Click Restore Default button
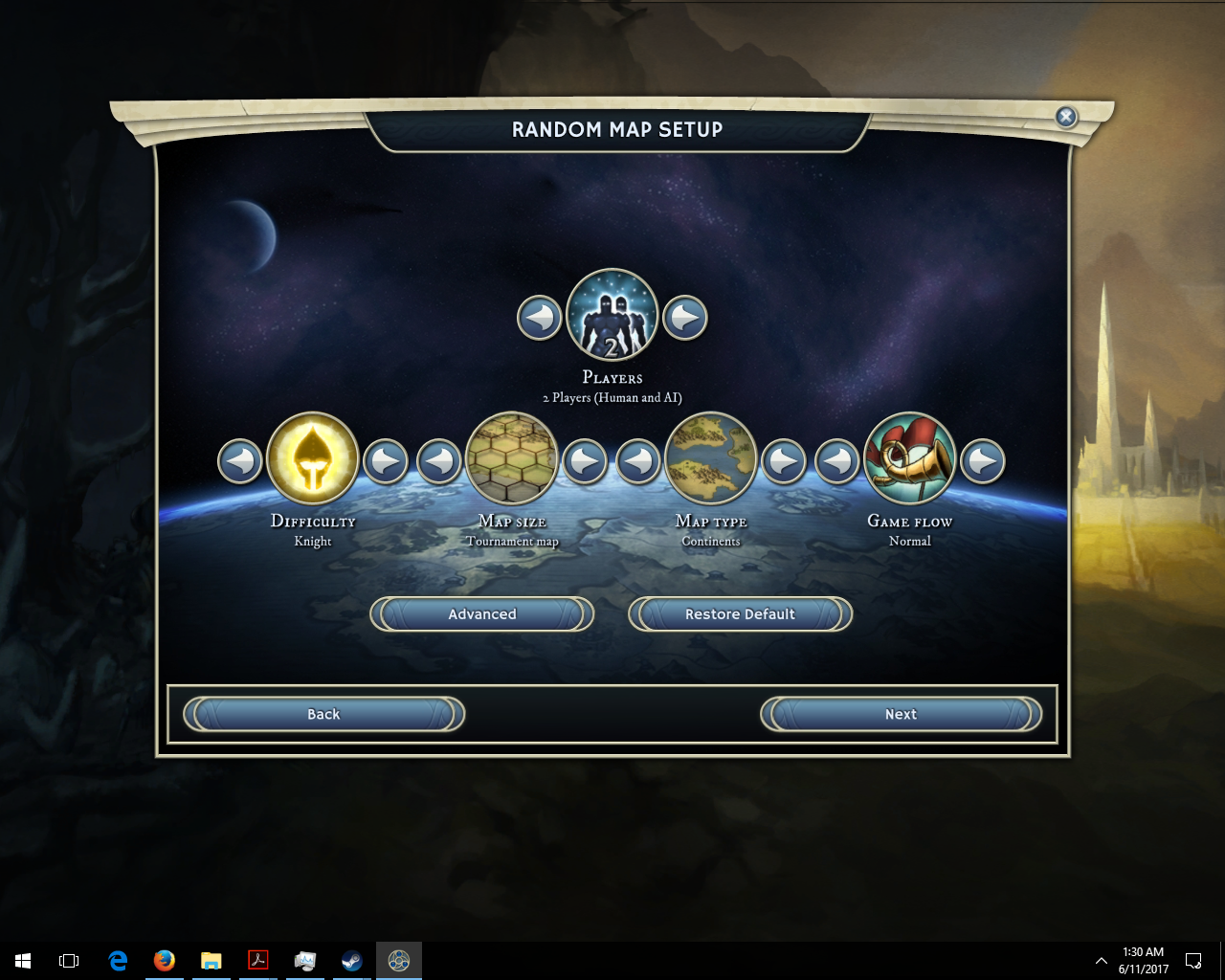The width and height of the screenshot is (1225, 980). [740, 614]
